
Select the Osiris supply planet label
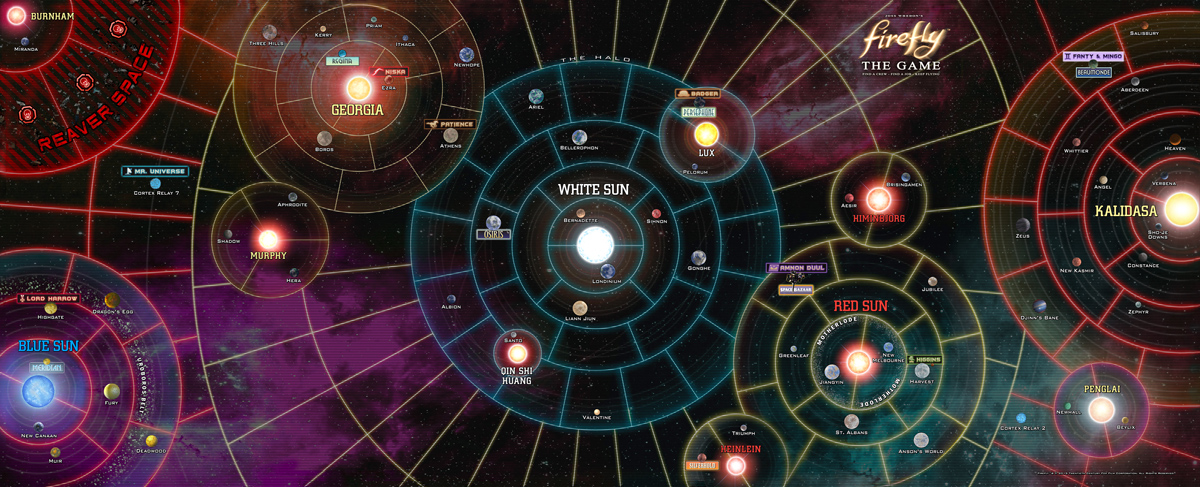click(x=492, y=234)
